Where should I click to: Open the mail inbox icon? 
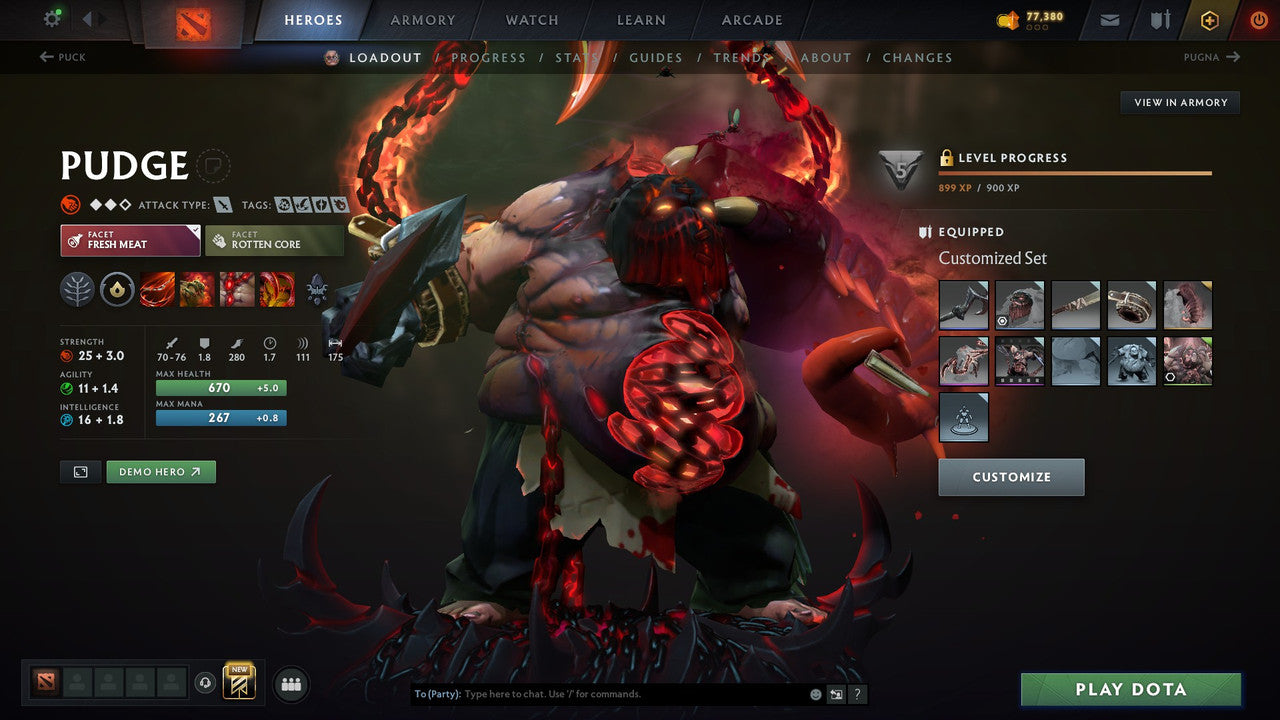(1110, 19)
